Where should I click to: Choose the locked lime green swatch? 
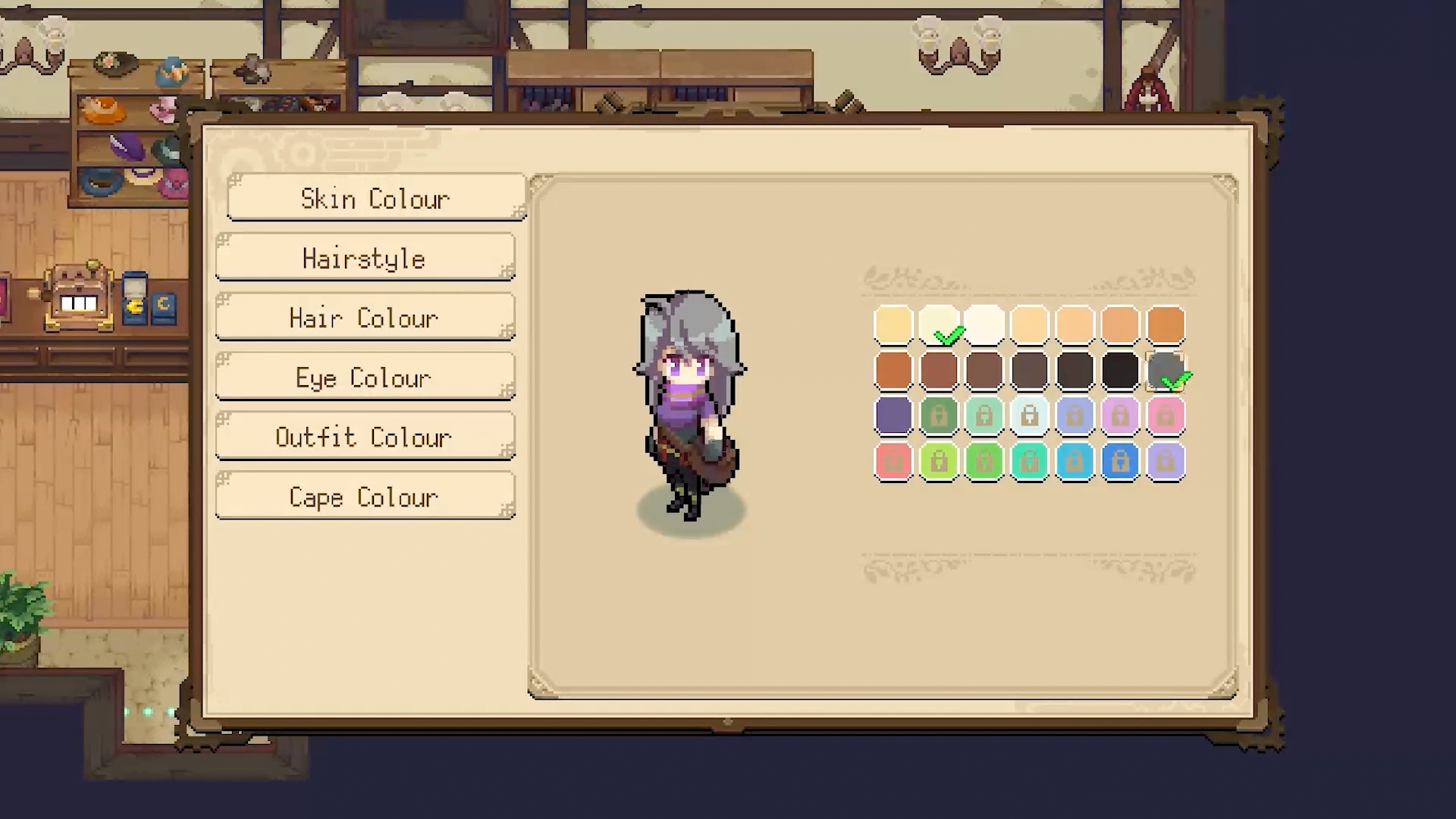pos(939,462)
